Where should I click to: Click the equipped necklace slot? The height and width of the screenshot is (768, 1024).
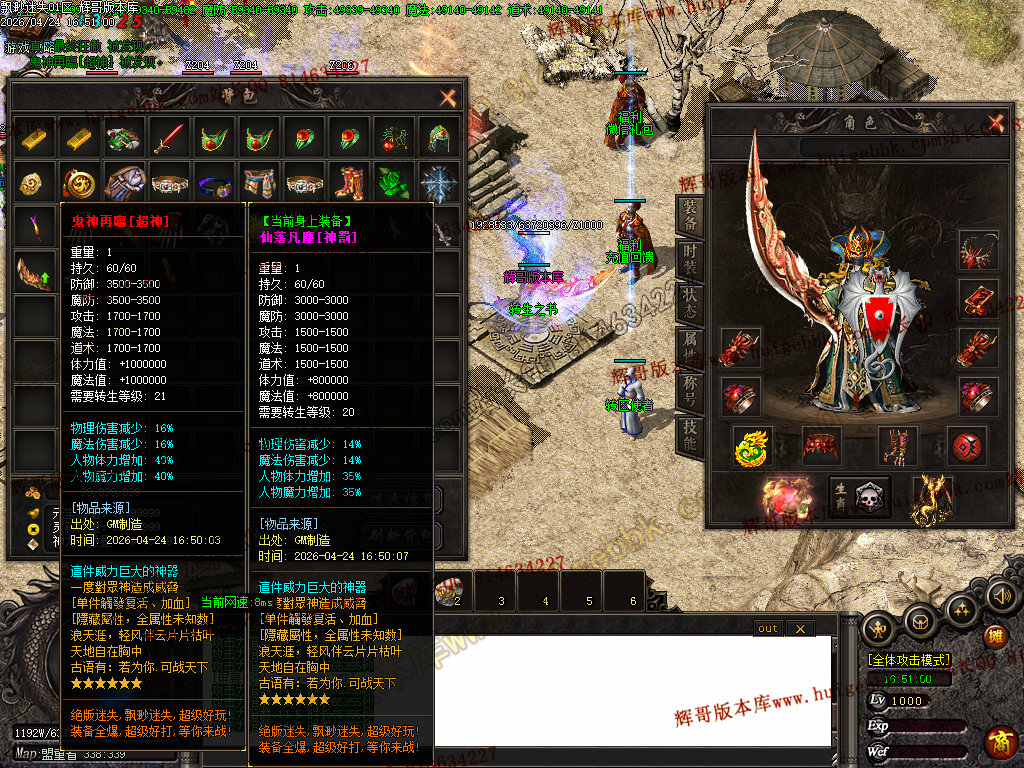(977, 251)
